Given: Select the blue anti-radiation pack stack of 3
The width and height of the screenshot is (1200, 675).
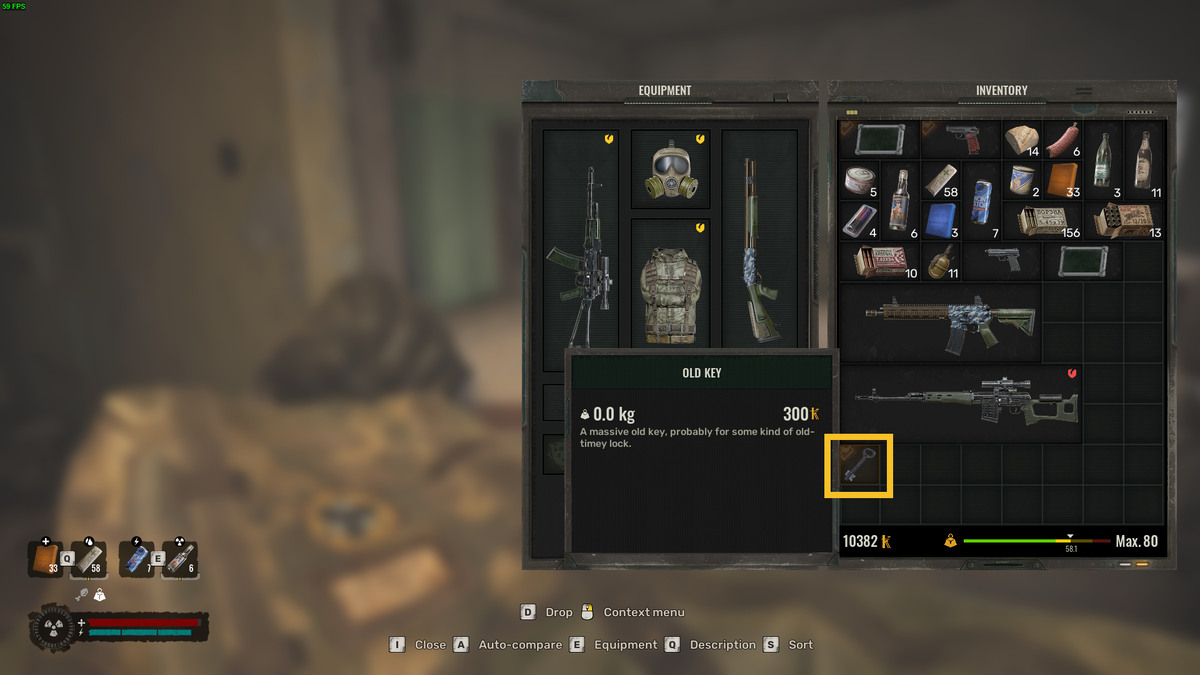Looking at the screenshot, I should click(940, 221).
